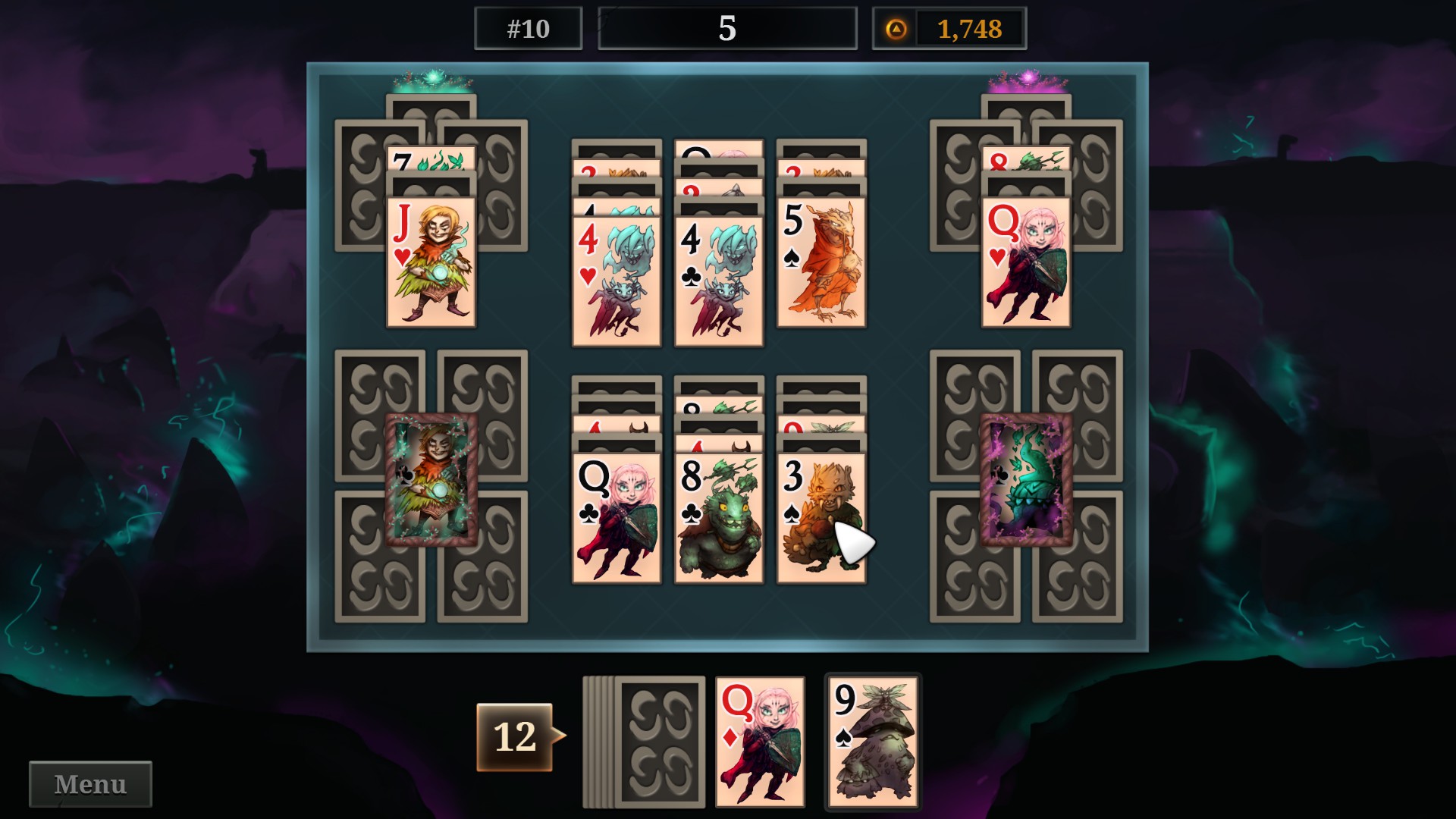Open the Menu
The width and height of the screenshot is (1456, 819).
[89, 783]
